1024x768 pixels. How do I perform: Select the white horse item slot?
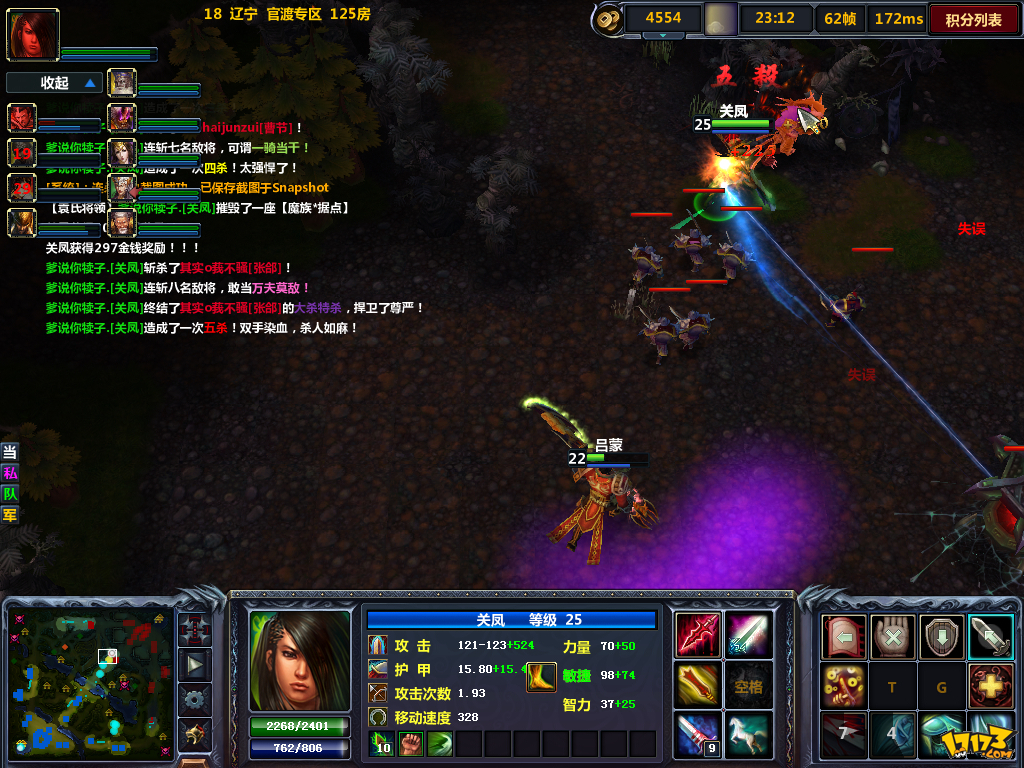tap(748, 735)
